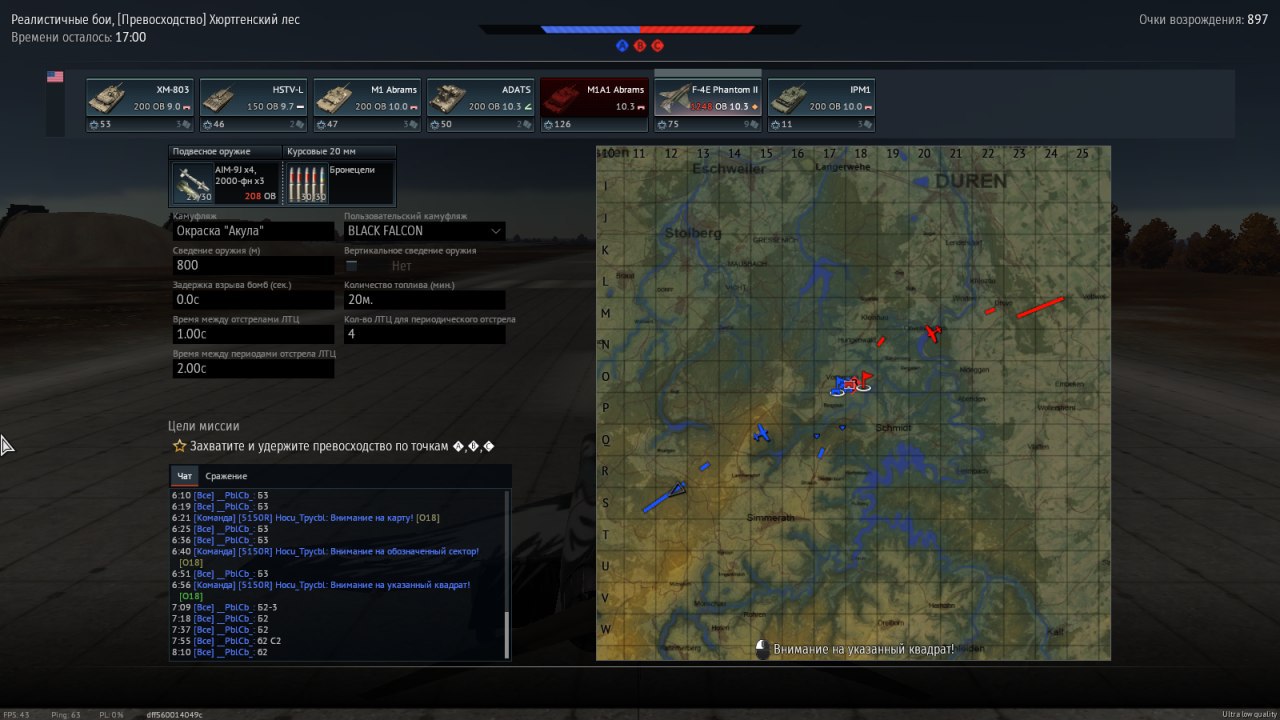The image size is (1280, 720).
Task: Open the BLACK FALCON user skin dropdown
Action: 424,231
